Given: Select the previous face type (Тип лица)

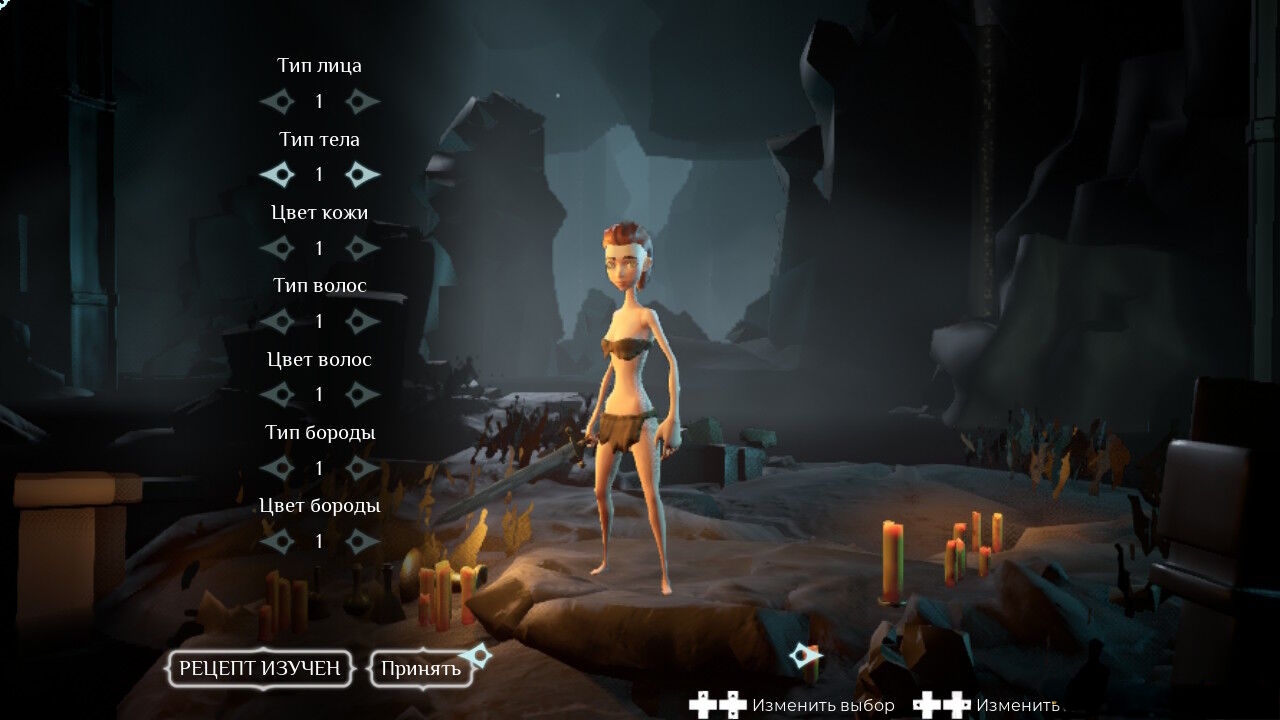Looking at the screenshot, I should point(277,101).
